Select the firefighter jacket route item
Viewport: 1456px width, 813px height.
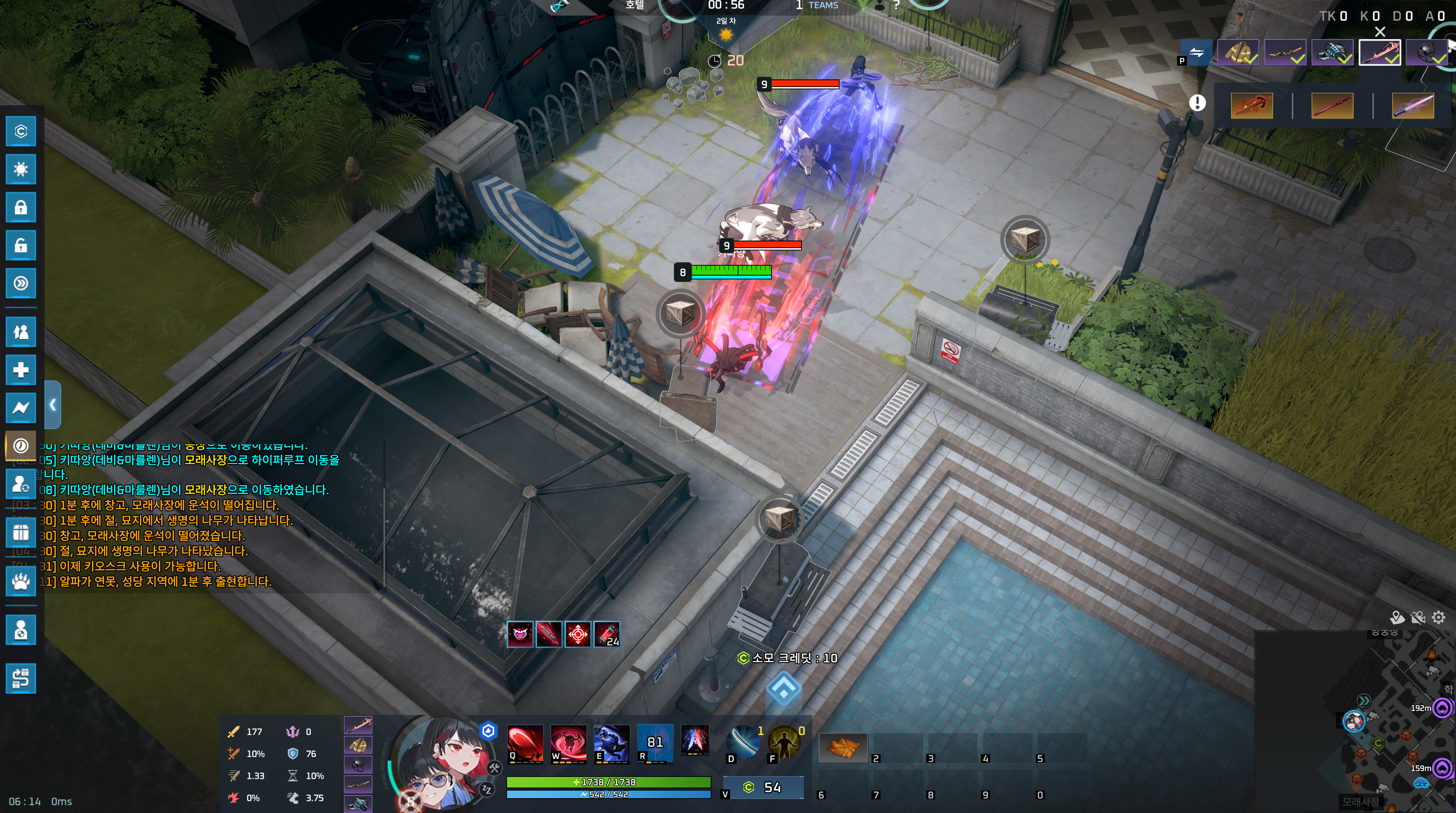1237,52
